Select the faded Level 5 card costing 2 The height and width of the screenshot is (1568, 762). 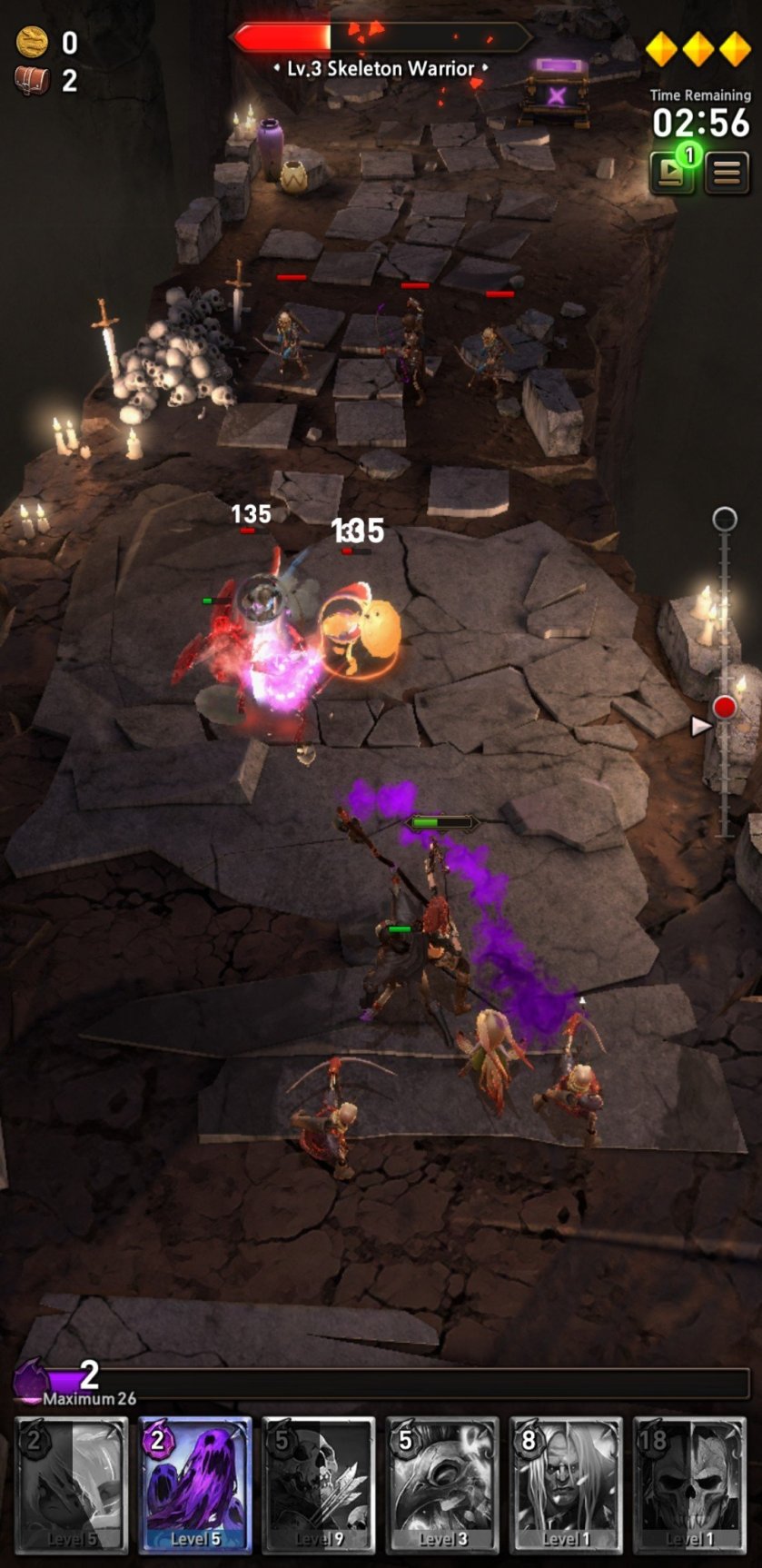[x=71, y=1484]
